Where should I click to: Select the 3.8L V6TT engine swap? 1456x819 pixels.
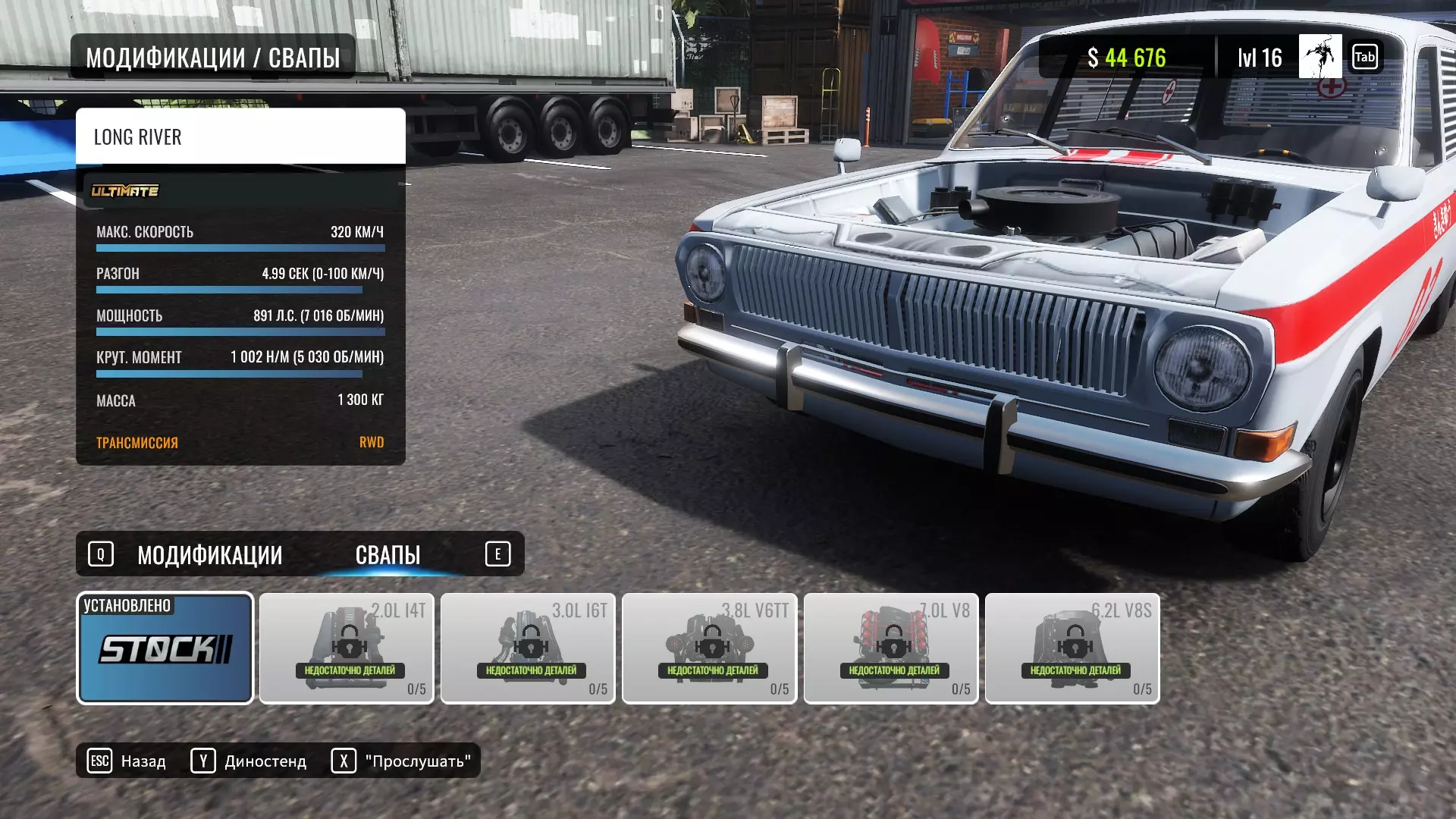[709, 648]
